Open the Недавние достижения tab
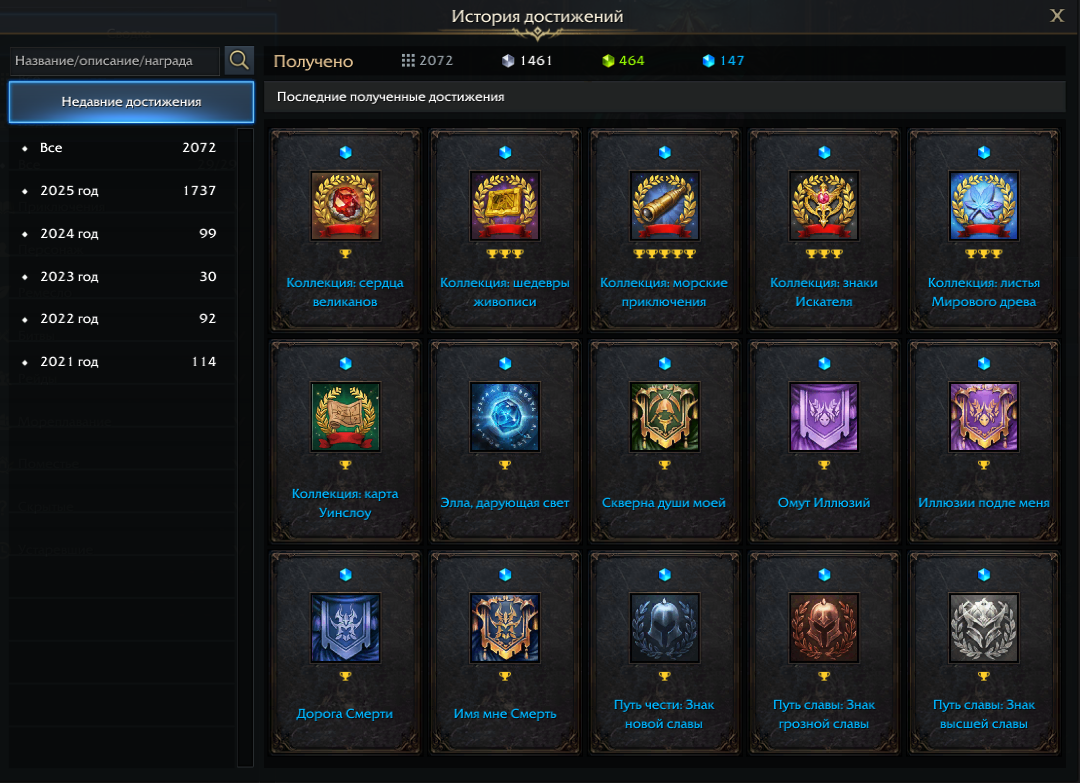Screen dimensions: 1080x783 pyautogui.click(x=131, y=102)
